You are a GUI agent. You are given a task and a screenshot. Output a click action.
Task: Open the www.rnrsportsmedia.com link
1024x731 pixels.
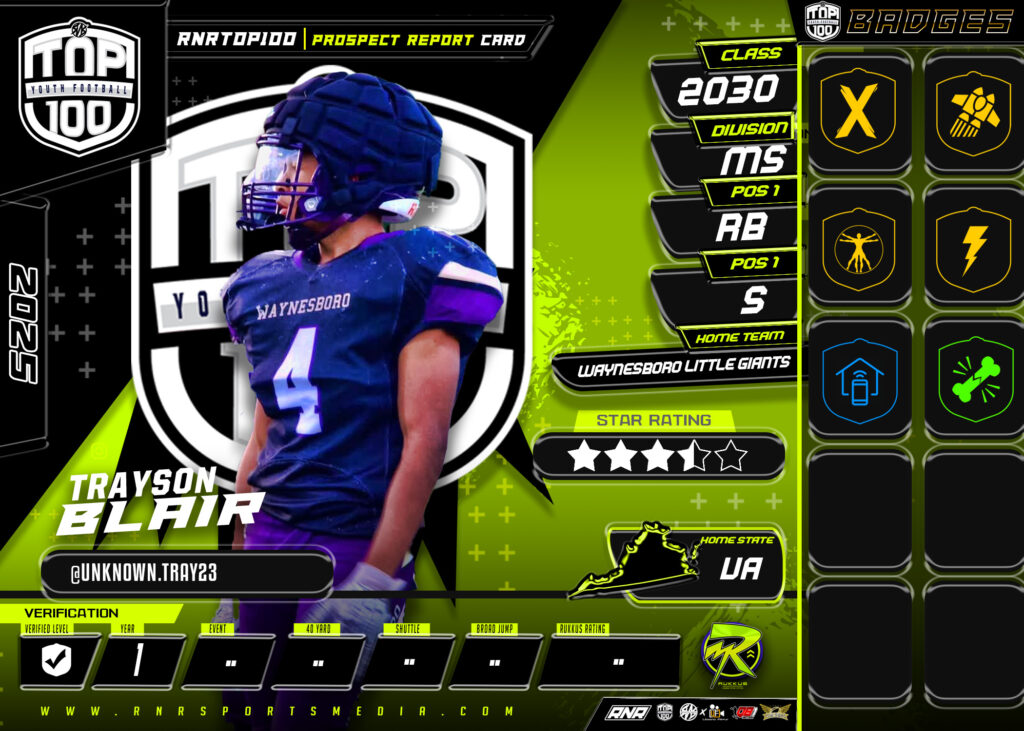[278, 712]
